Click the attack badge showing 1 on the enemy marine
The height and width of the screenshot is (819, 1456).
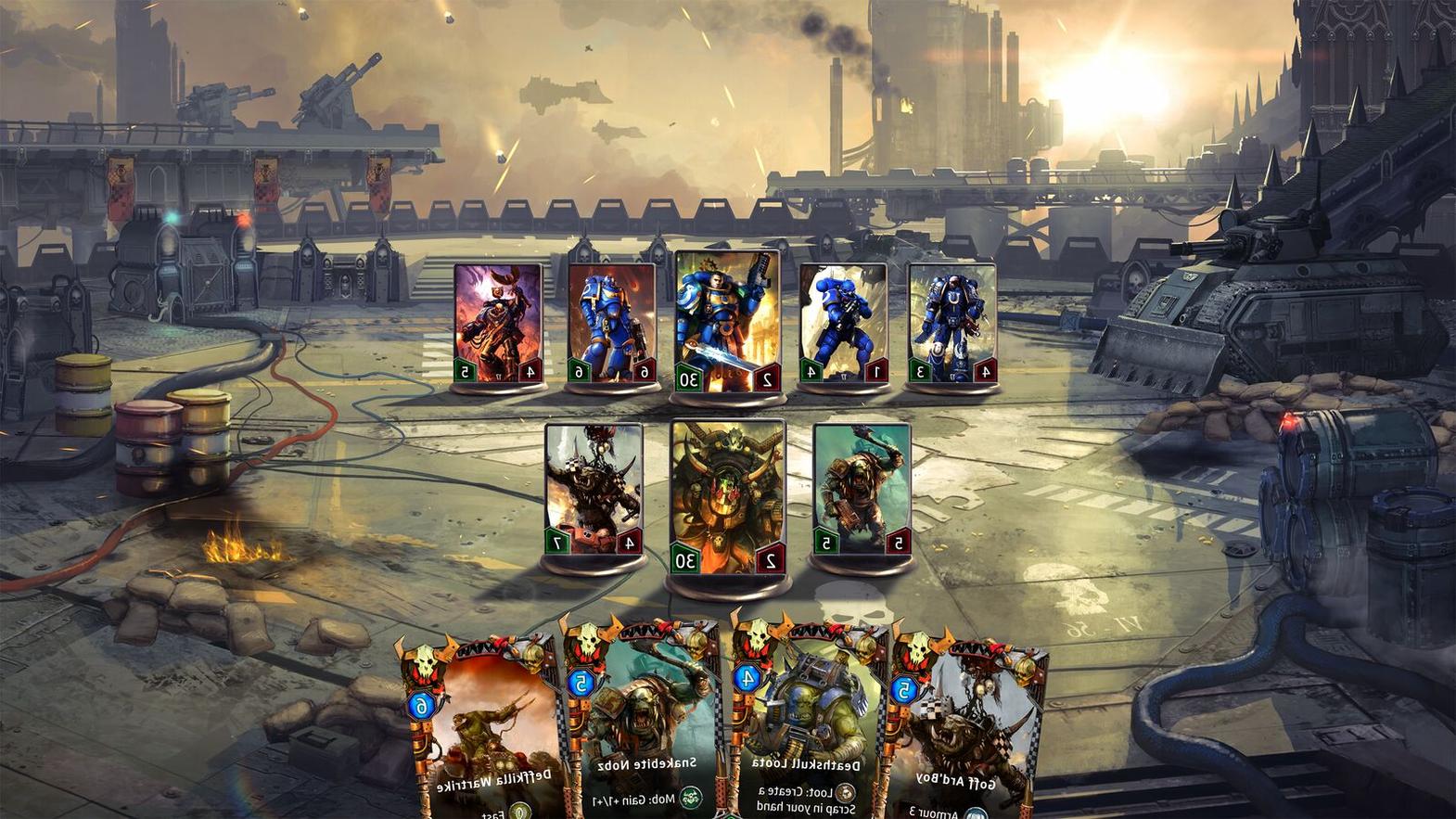click(877, 369)
